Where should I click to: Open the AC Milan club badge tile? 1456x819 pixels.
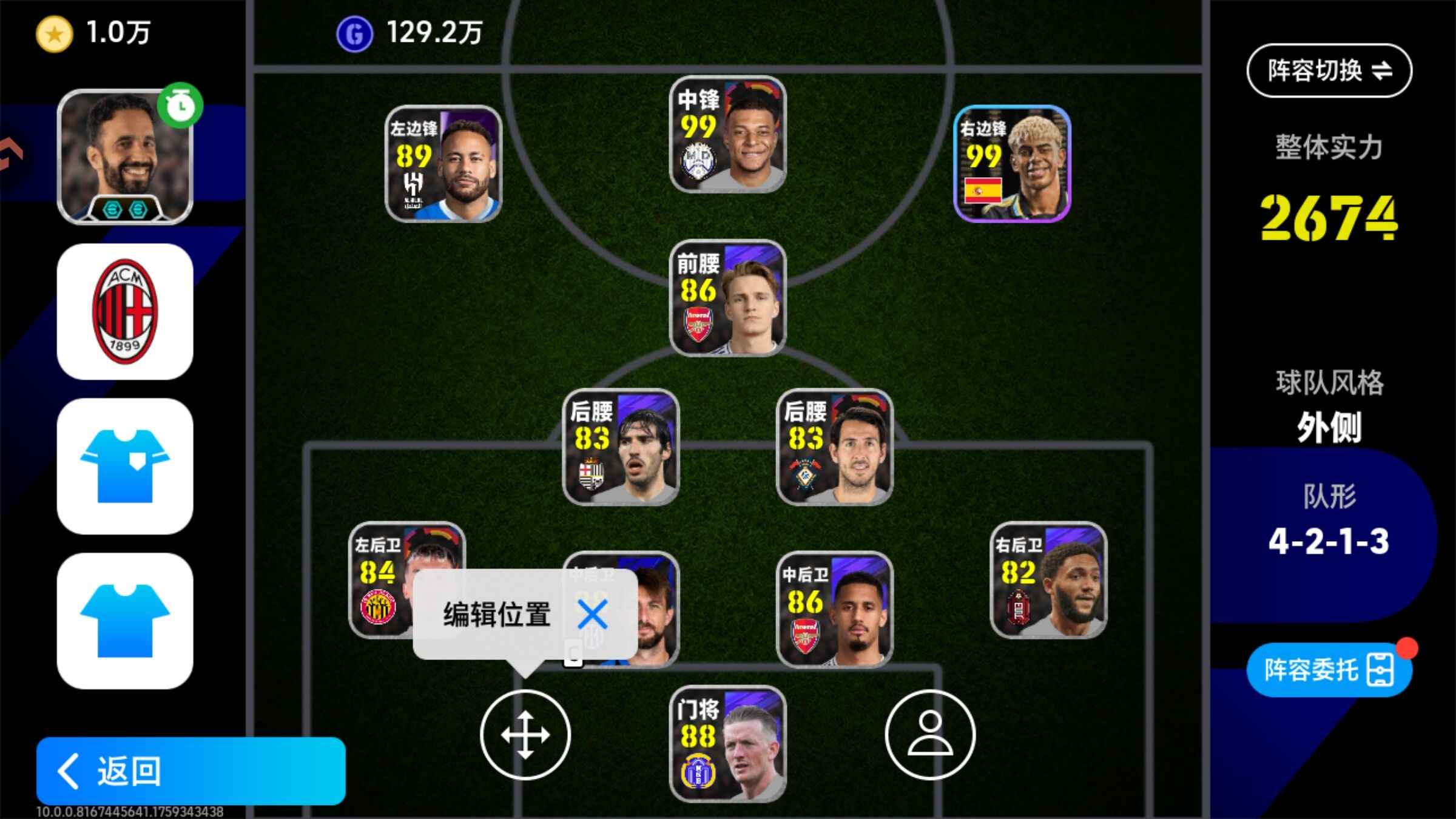[x=125, y=312]
